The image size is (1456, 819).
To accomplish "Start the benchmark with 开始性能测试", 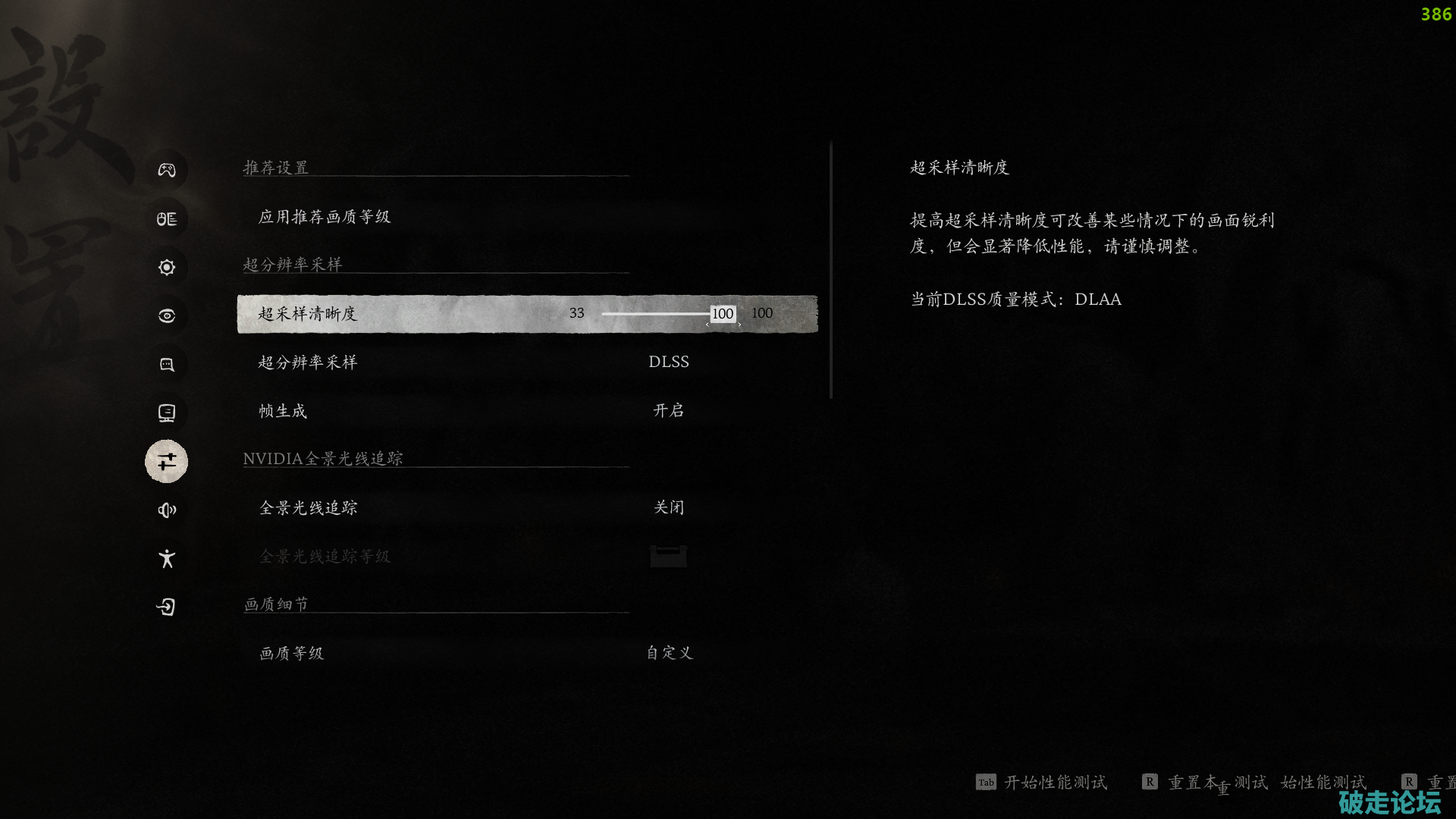I will (1054, 783).
